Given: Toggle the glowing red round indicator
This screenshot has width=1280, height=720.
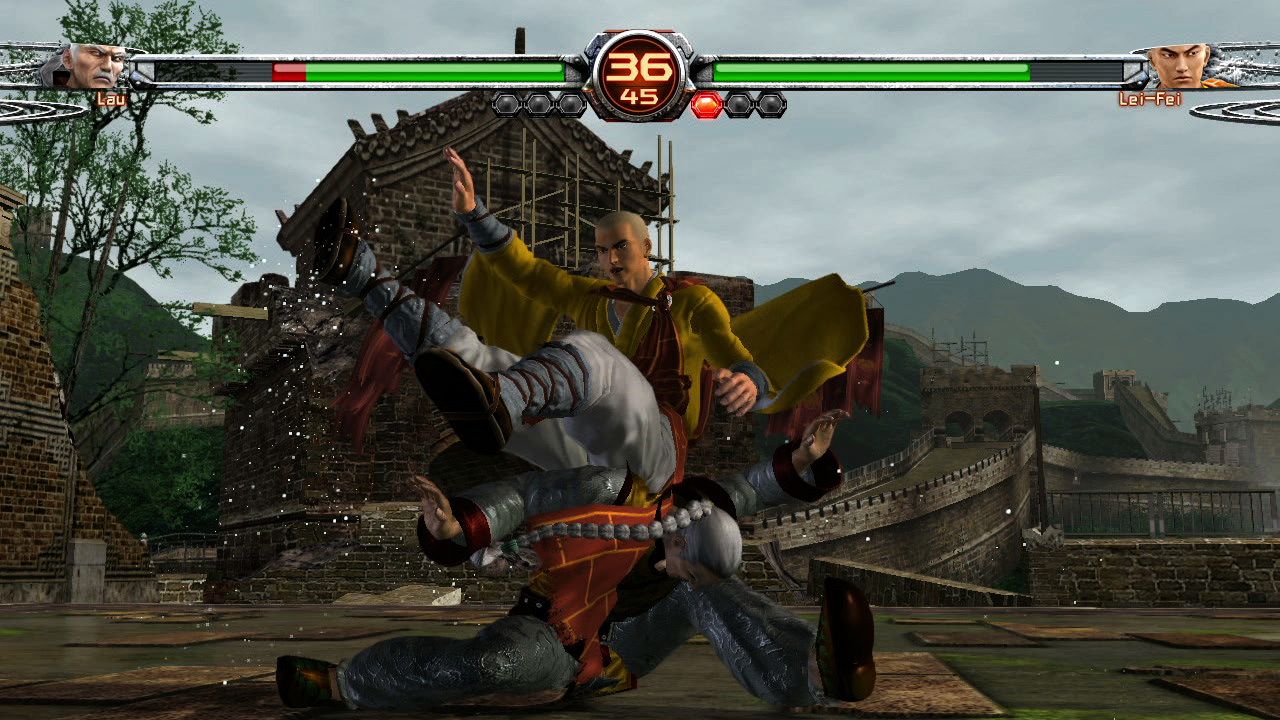Looking at the screenshot, I should point(706,102).
